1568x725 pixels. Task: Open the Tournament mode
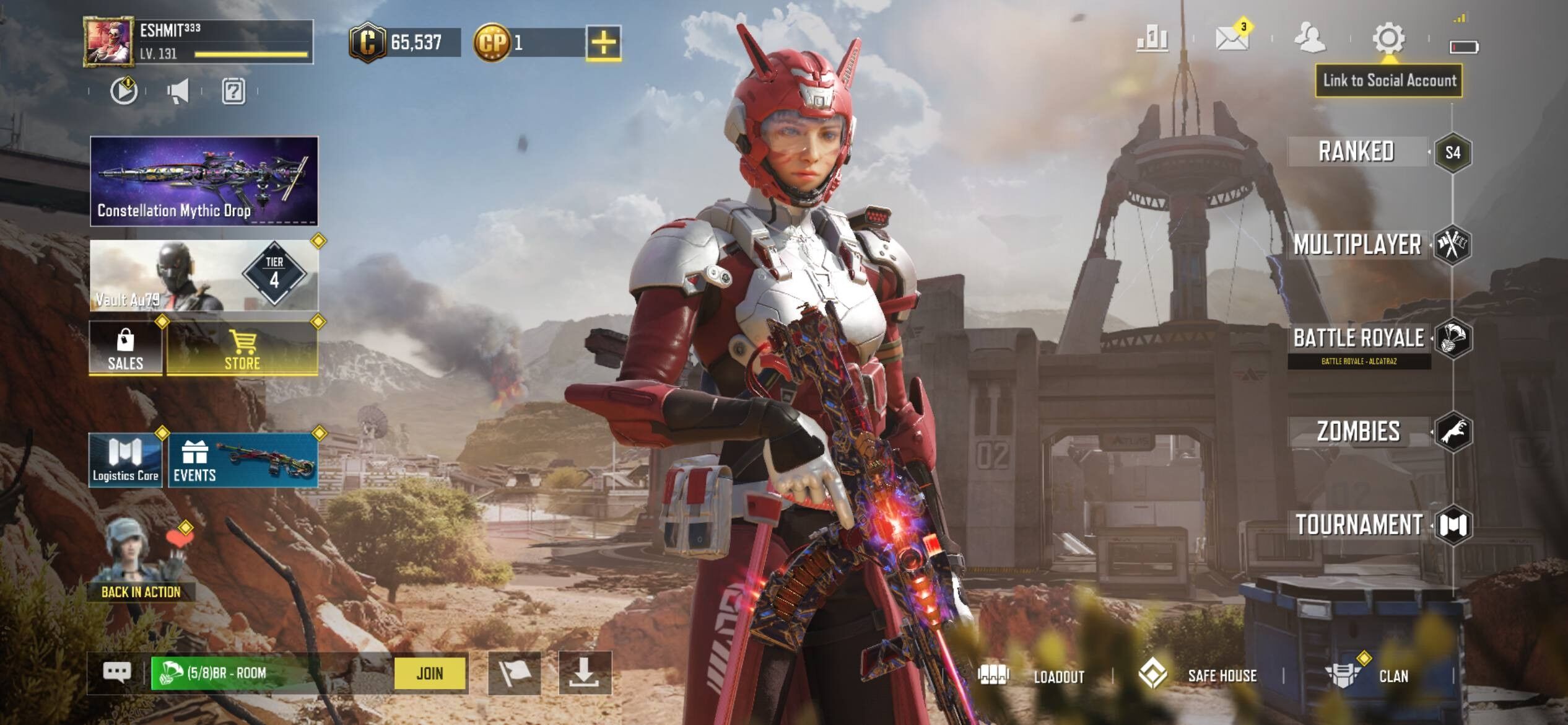click(1359, 525)
